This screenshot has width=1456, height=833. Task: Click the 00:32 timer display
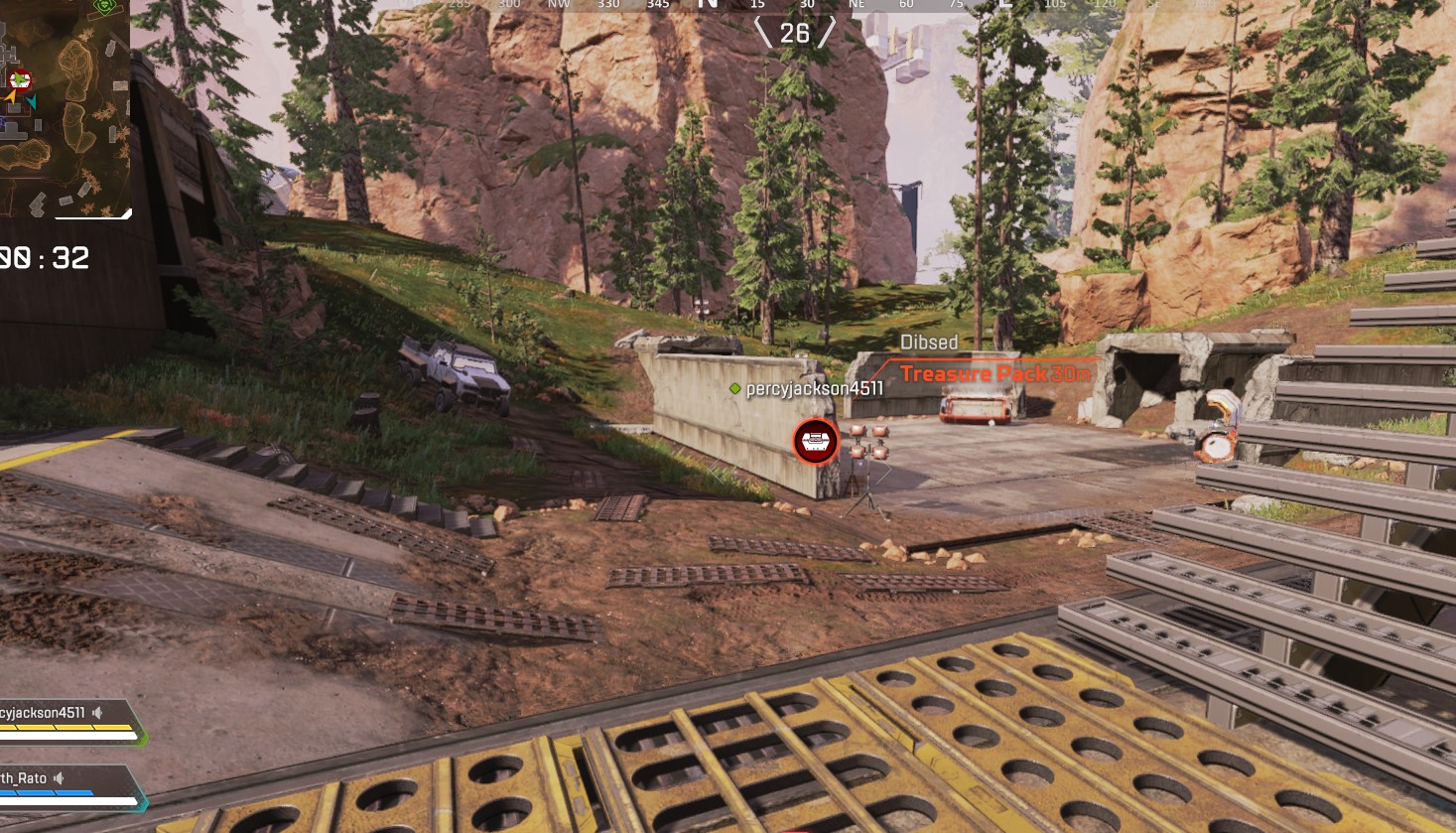(x=45, y=259)
